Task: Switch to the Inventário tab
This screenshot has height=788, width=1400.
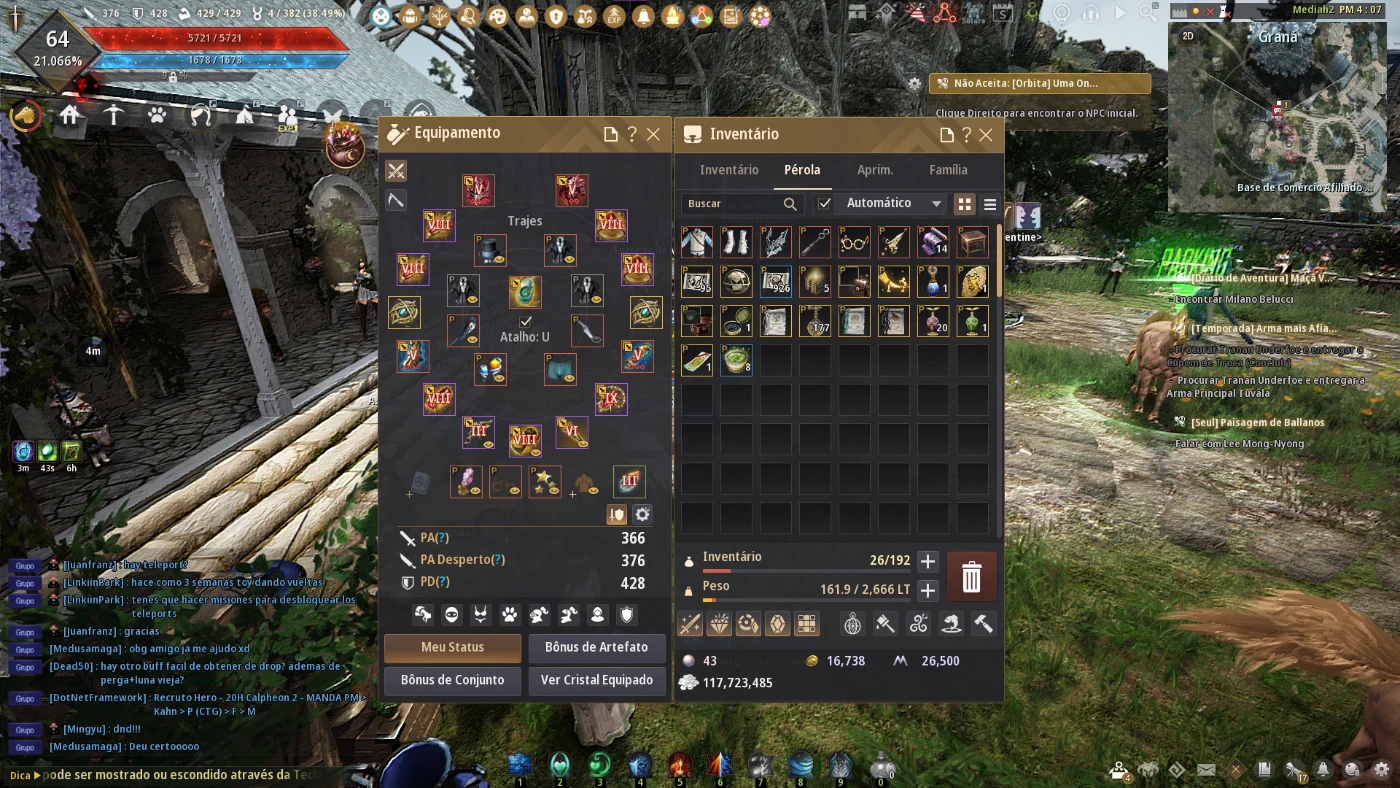Action: click(729, 170)
